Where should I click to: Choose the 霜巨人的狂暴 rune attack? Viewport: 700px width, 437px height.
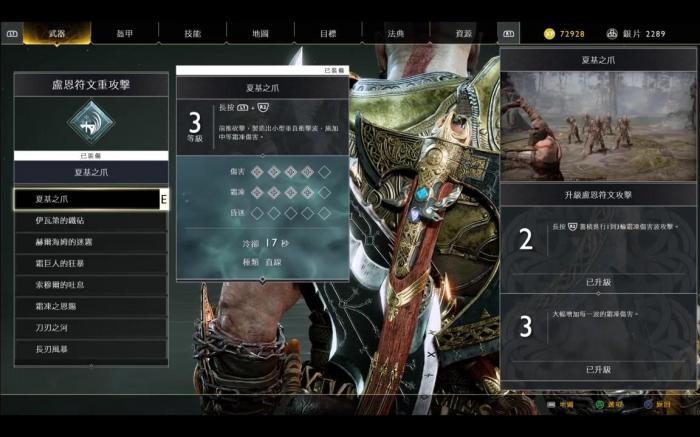coord(91,263)
